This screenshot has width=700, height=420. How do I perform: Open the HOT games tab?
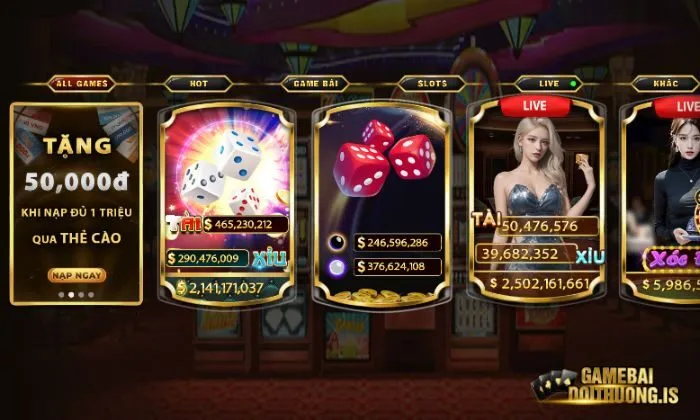[x=198, y=84]
